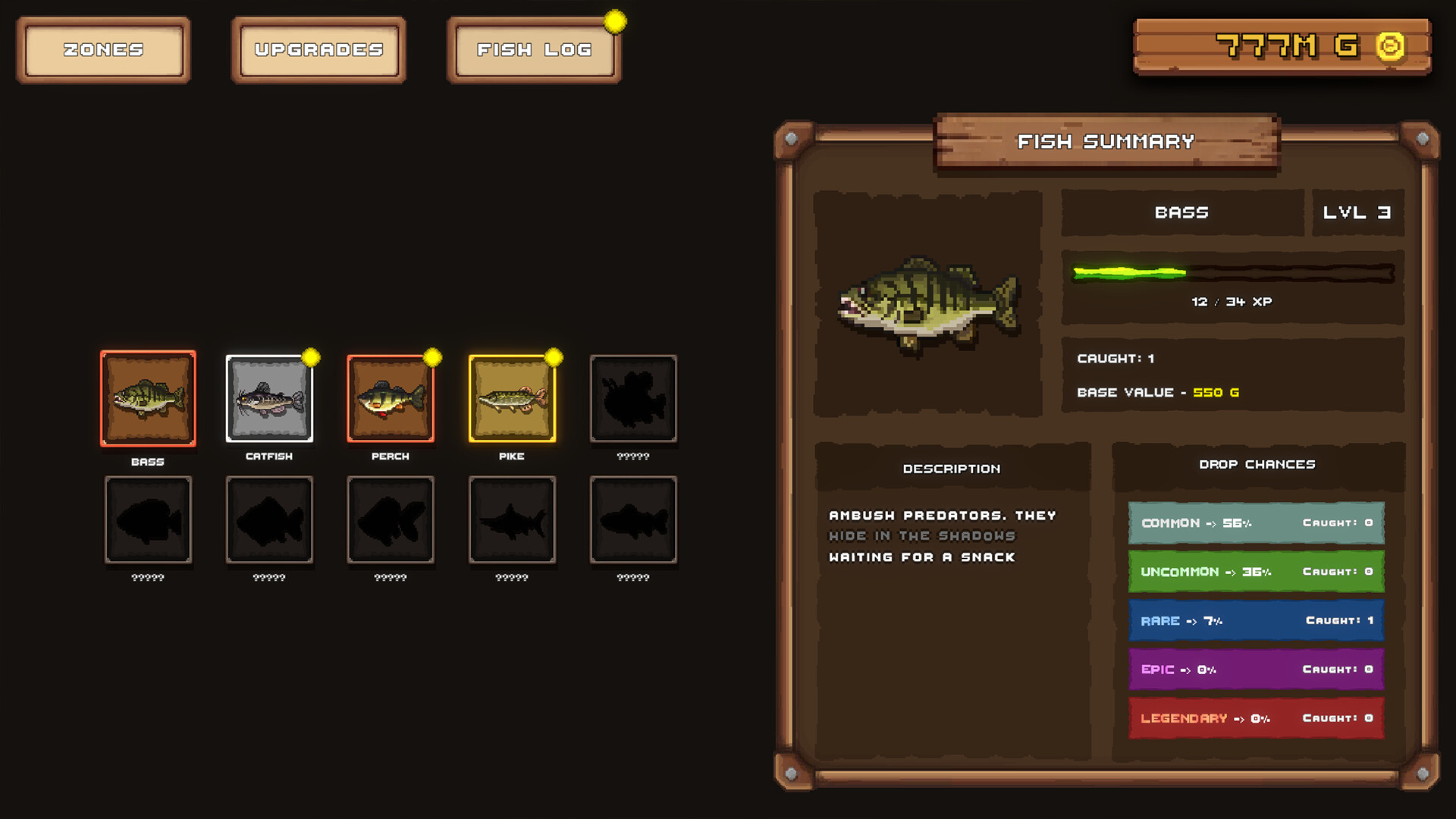Select the Pike fish icon
1456x819 pixels.
click(x=513, y=398)
